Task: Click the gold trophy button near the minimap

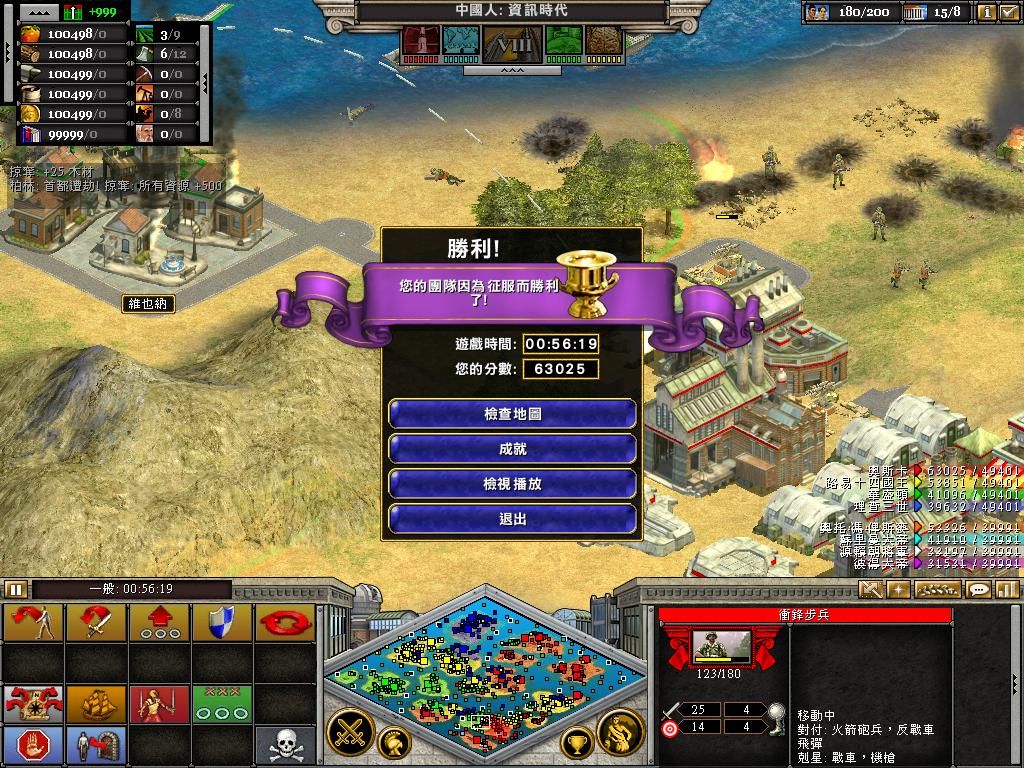Action: pos(576,743)
